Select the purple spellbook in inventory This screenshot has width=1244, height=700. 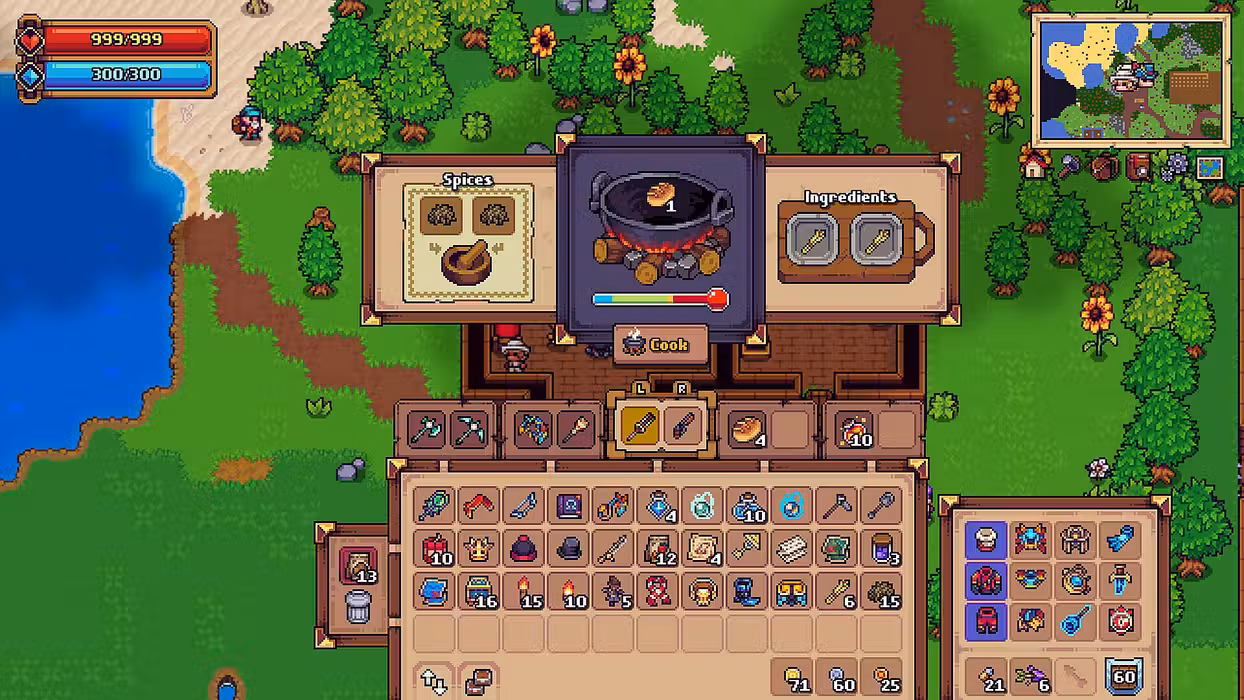click(x=569, y=505)
